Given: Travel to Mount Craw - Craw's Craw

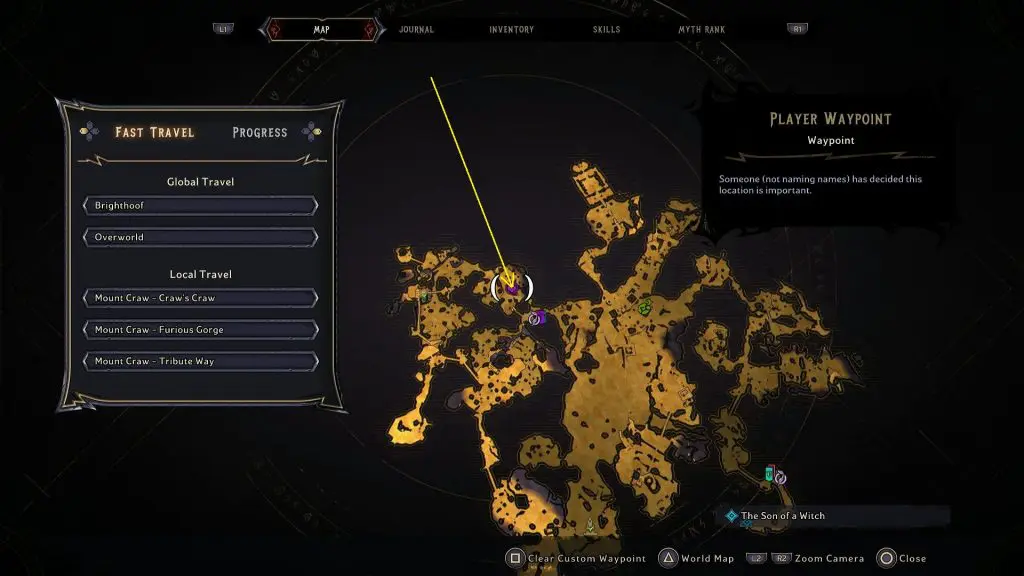Looking at the screenshot, I should 200,298.
